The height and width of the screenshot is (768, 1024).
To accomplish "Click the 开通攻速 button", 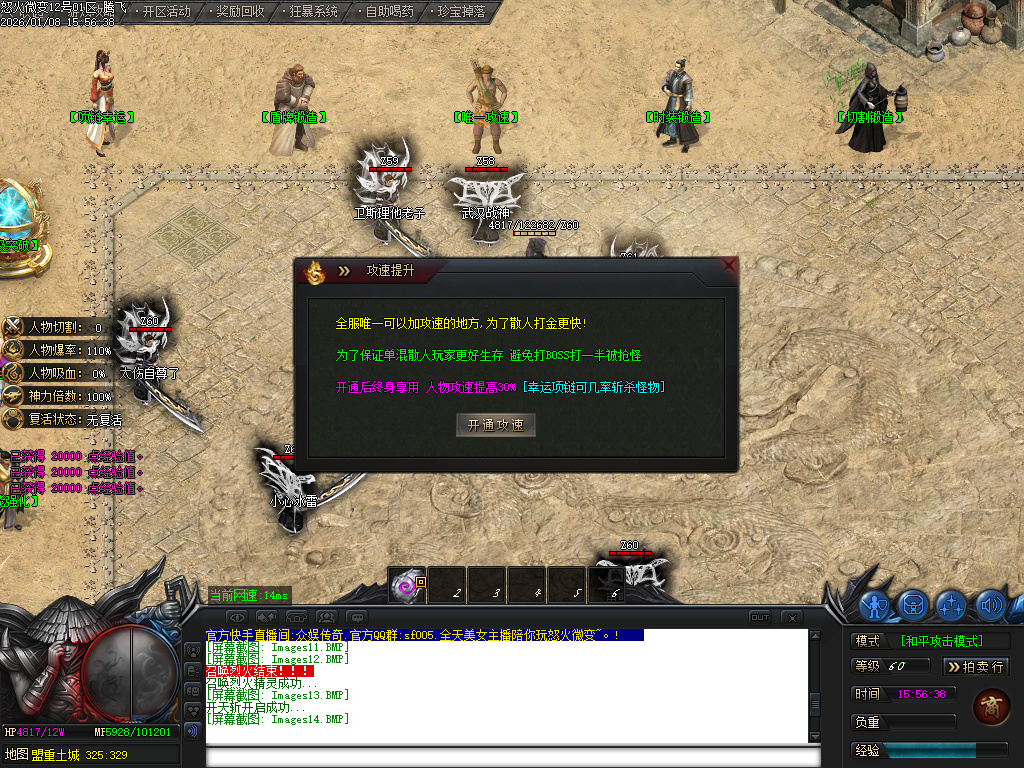I will tap(495, 425).
